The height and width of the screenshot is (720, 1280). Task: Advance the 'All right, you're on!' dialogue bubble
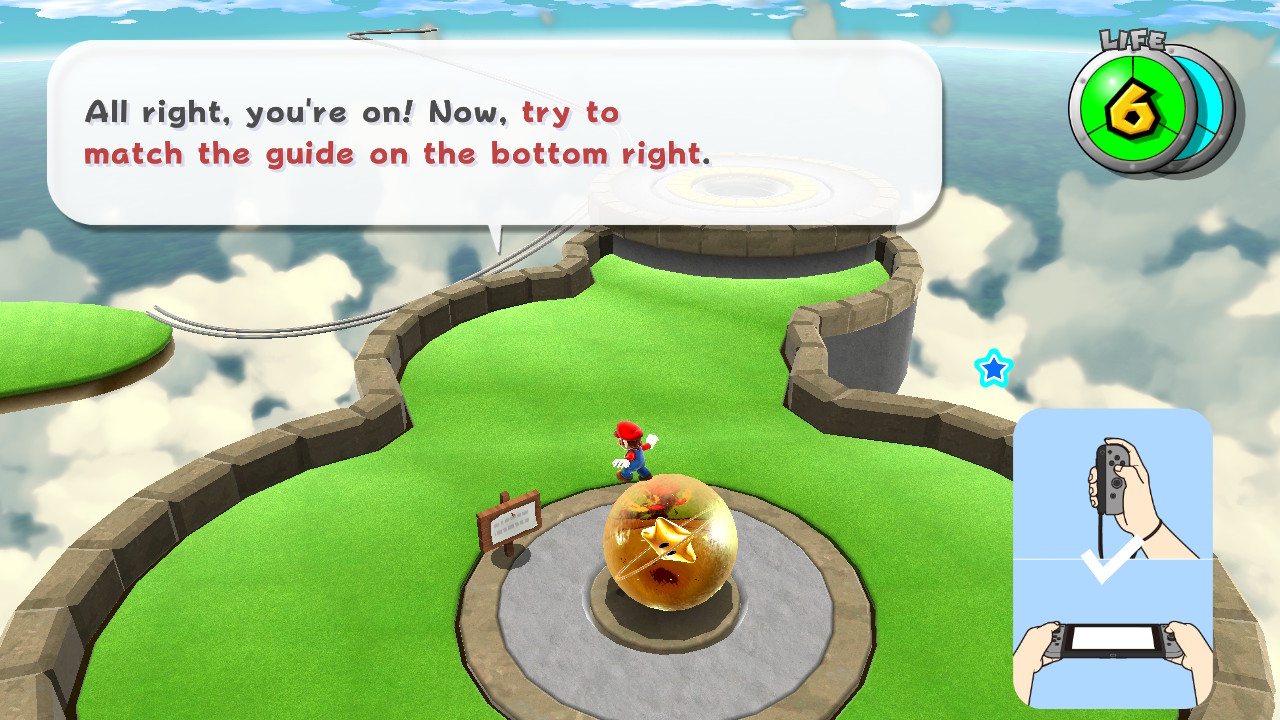[494, 132]
